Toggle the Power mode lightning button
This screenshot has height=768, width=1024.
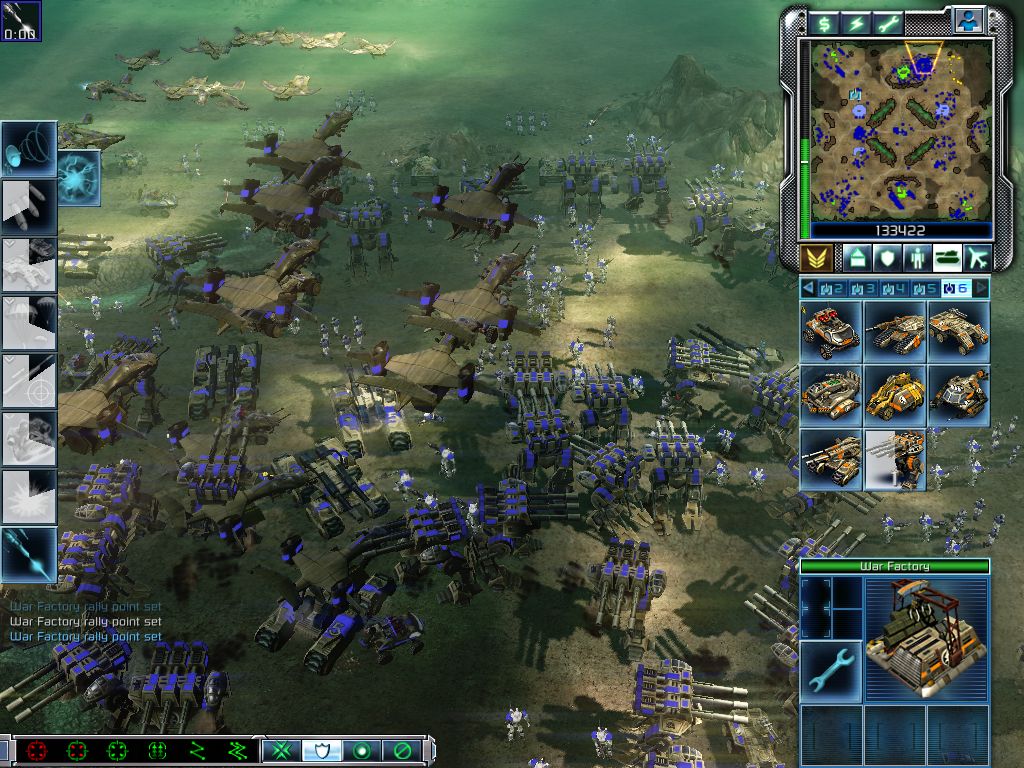(857, 23)
